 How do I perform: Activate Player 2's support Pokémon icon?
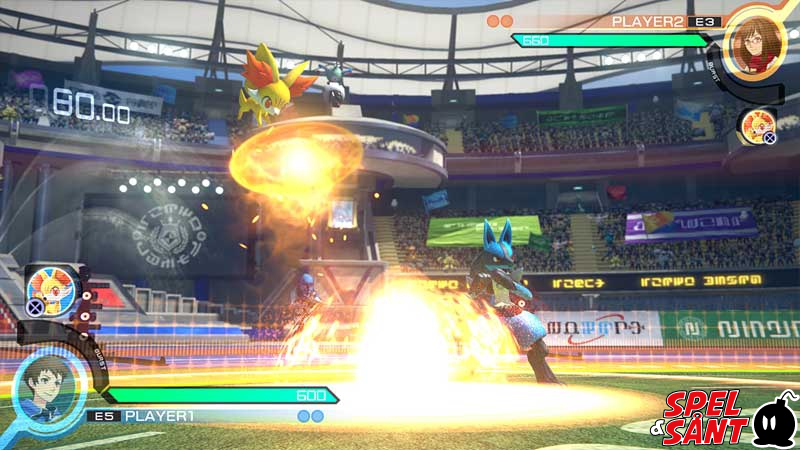click(x=755, y=127)
